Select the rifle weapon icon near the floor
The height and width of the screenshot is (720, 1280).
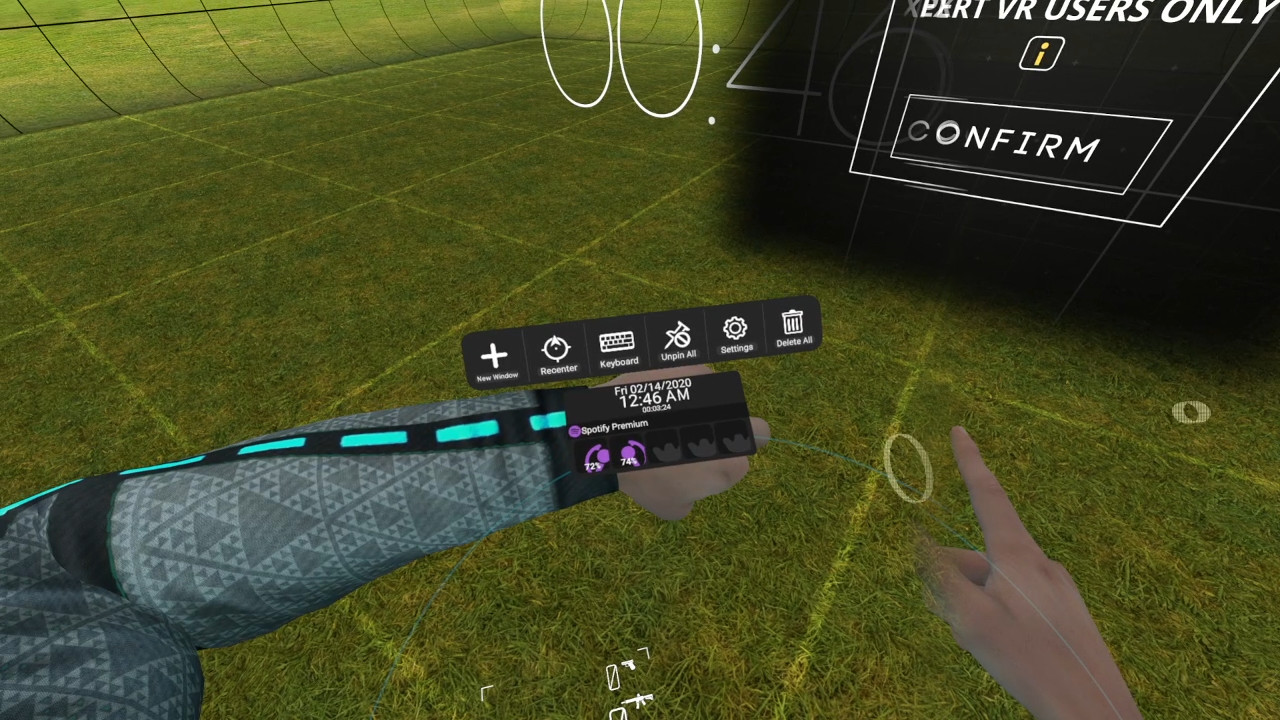coord(639,700)
